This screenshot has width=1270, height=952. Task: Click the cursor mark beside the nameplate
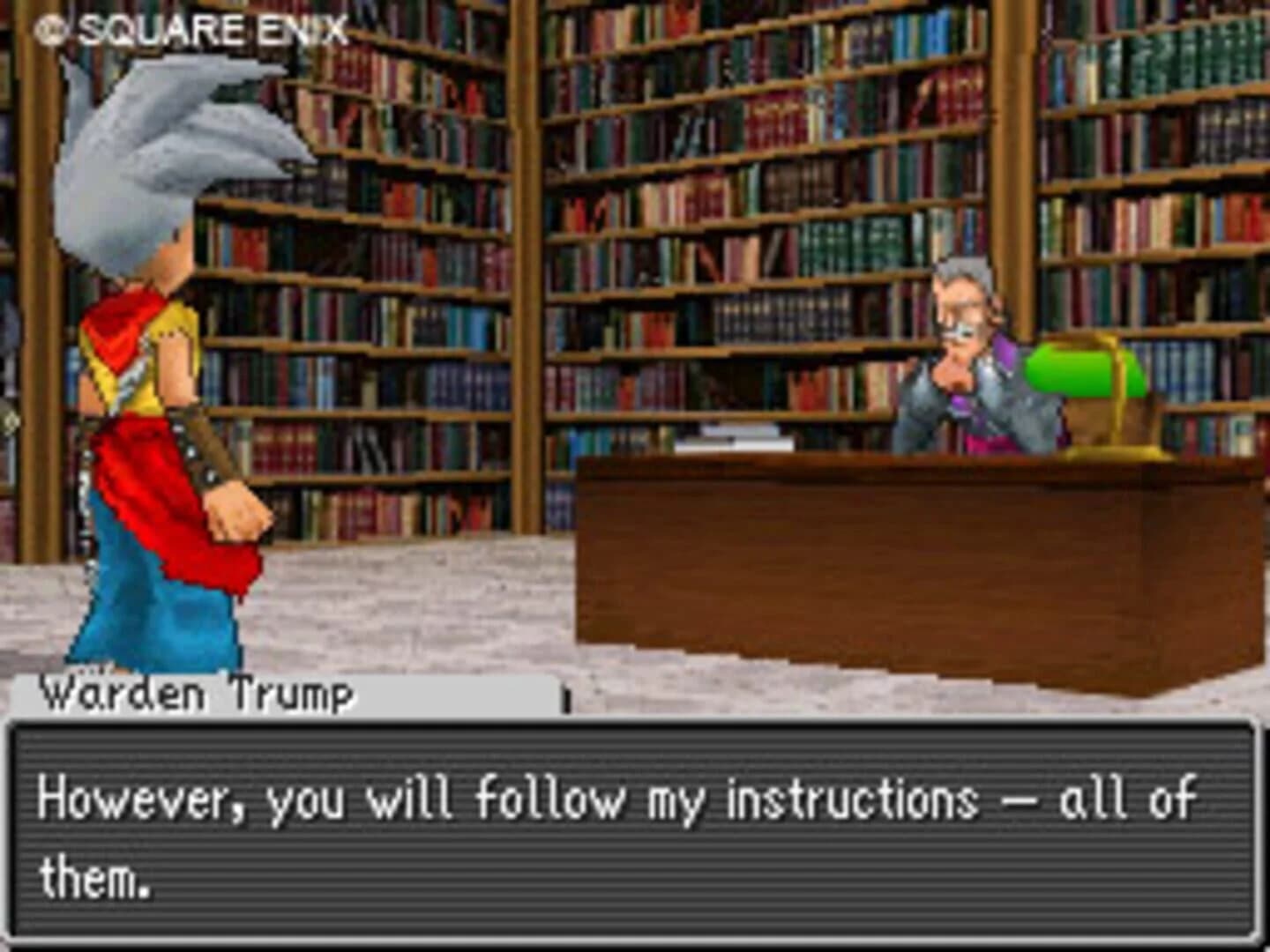pos(565,698)
